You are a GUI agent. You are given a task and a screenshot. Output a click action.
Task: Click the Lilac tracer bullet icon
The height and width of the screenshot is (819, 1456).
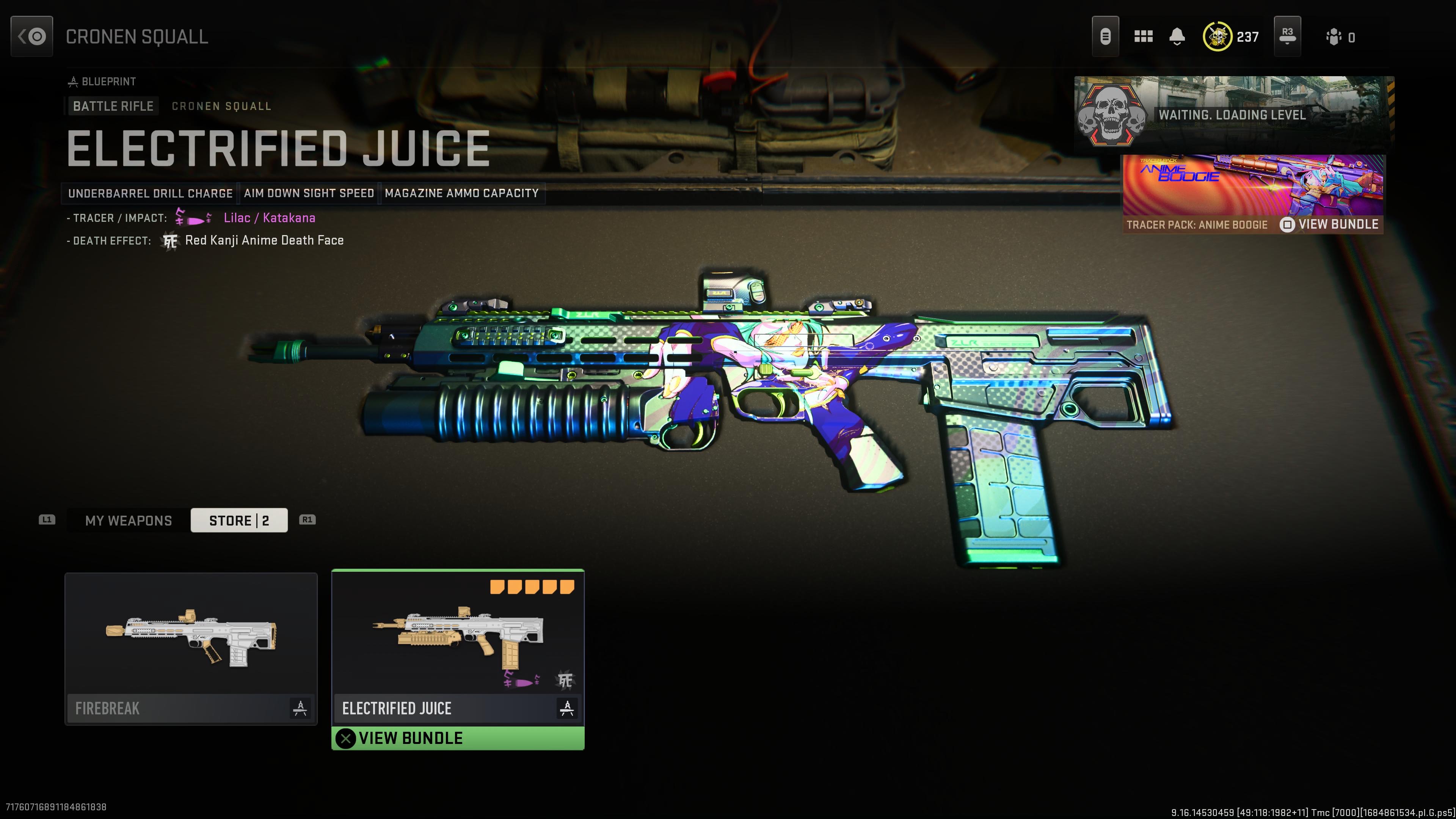(x=194, y=218)
